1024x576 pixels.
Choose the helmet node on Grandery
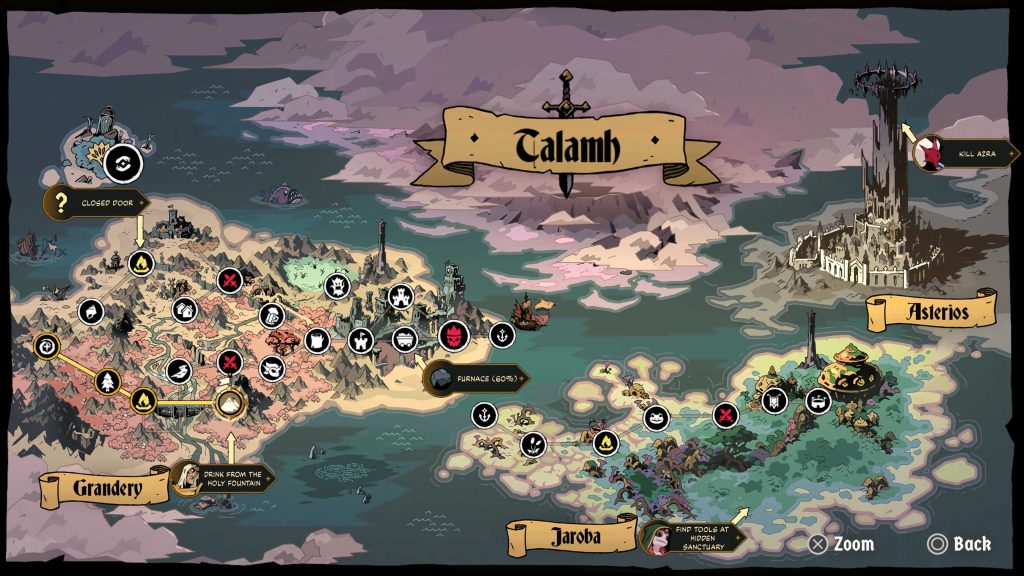(x=91, y=311)
